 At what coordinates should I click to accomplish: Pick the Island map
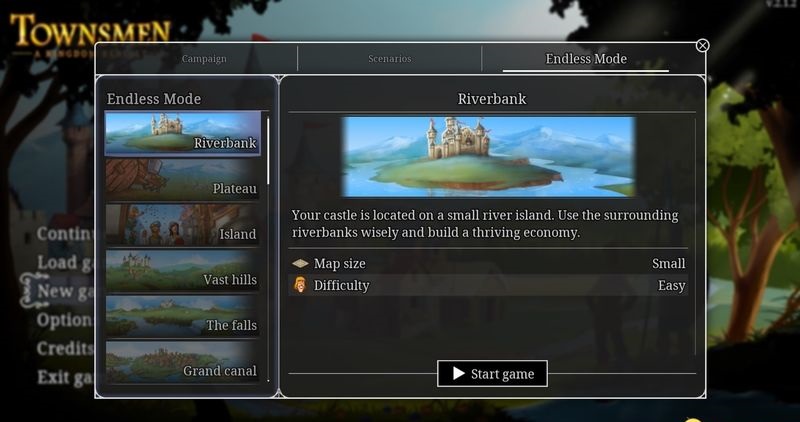coord(183,225)
